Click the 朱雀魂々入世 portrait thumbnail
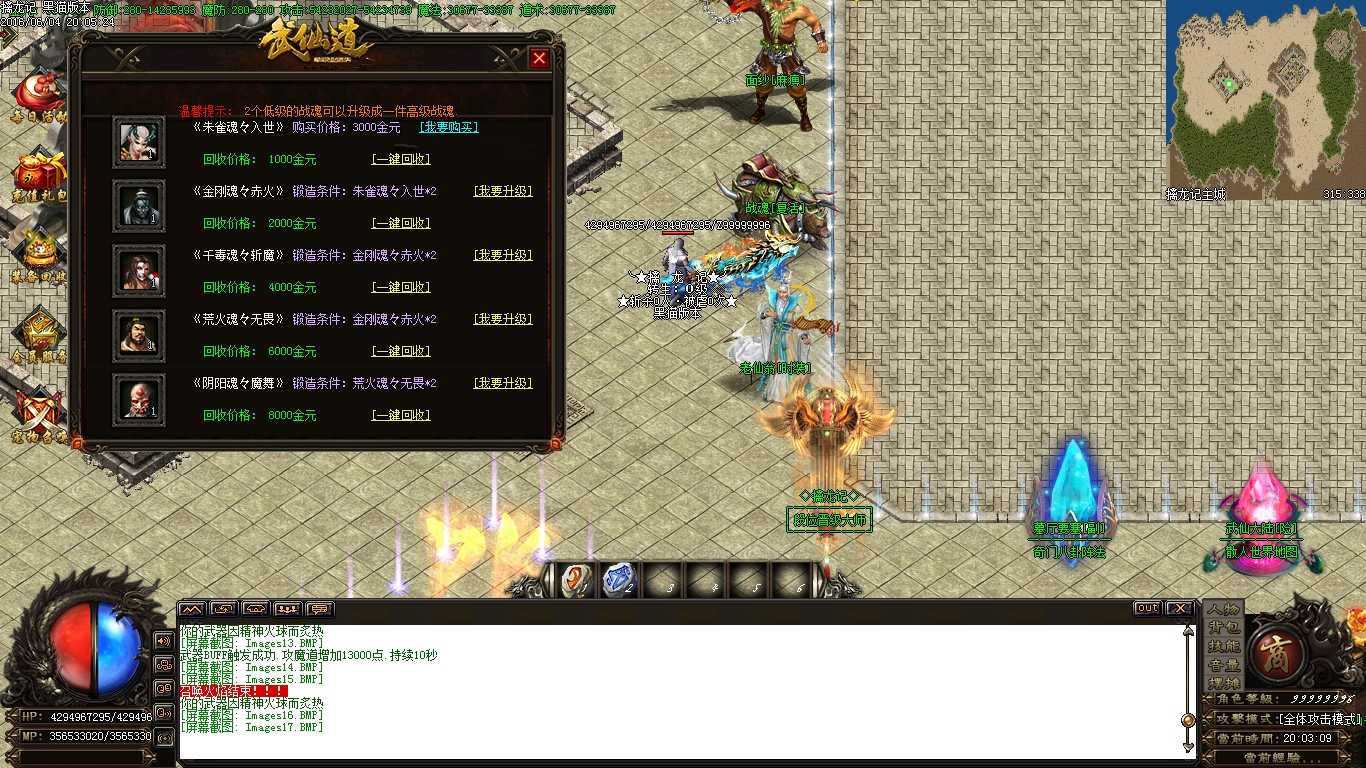 point(138,140)
